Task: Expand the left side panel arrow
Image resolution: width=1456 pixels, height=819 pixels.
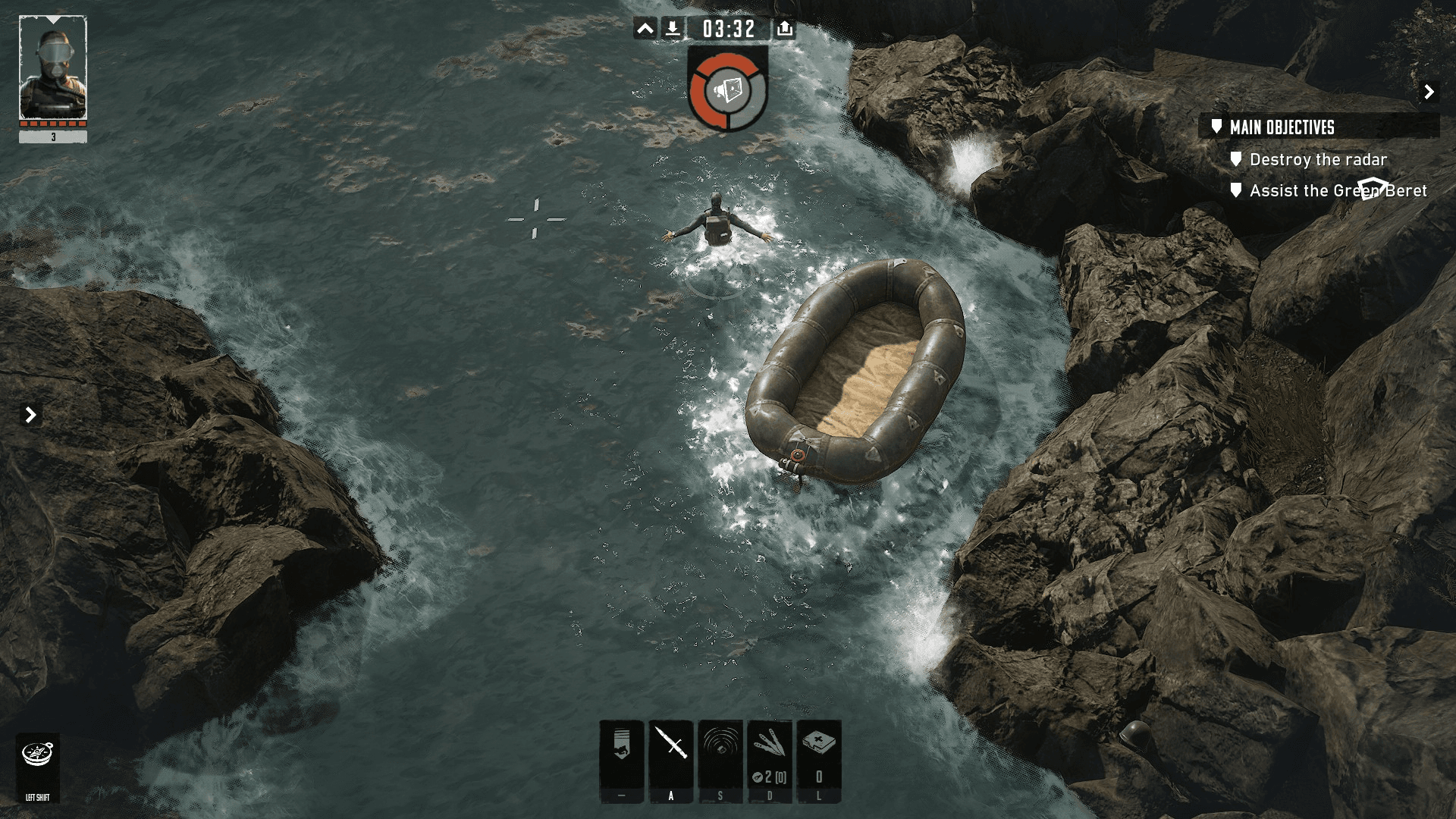Action: pos(30,415)
